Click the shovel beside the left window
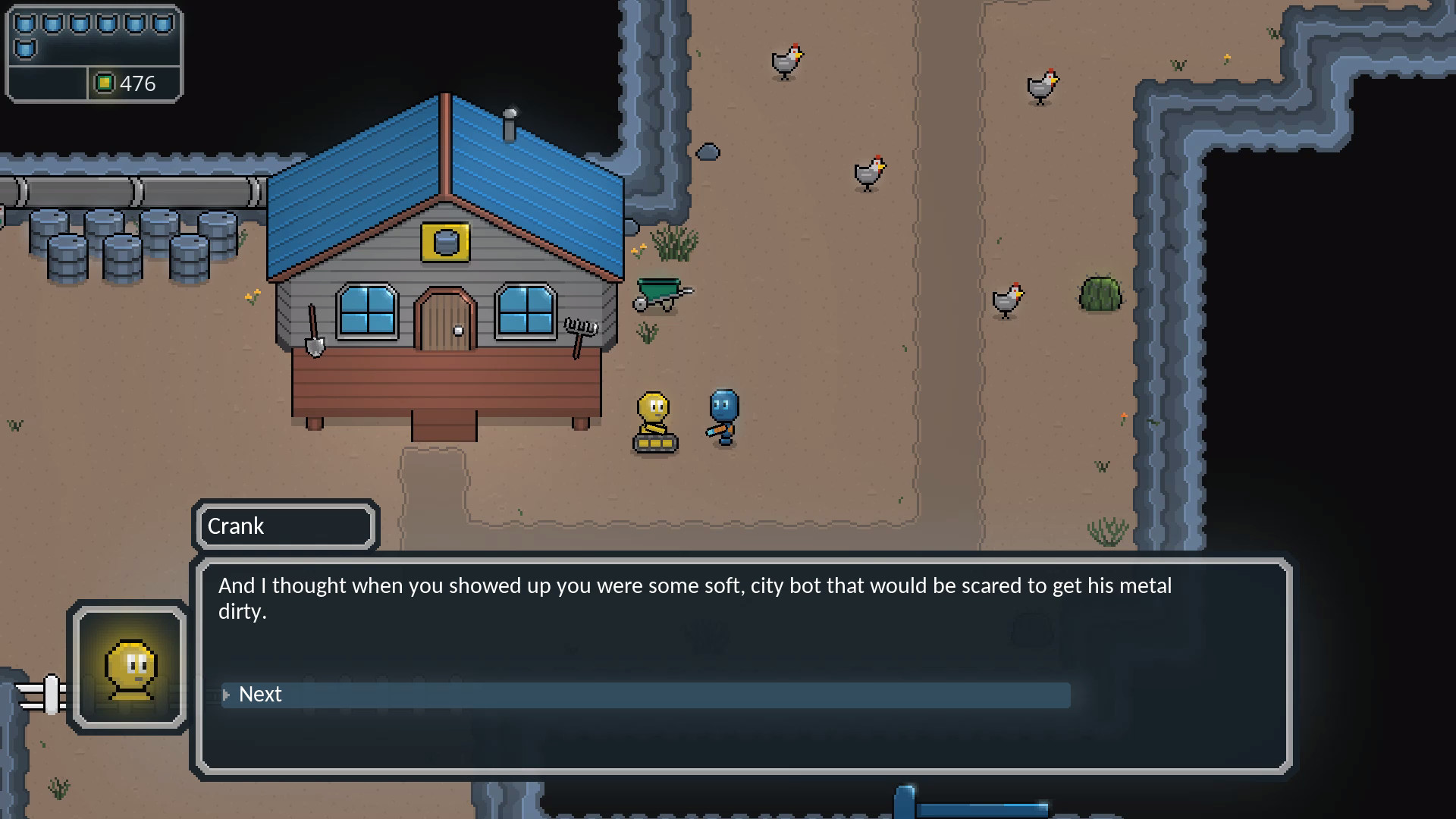Viewport: 1456px width, 819px height. pos(315,330)
